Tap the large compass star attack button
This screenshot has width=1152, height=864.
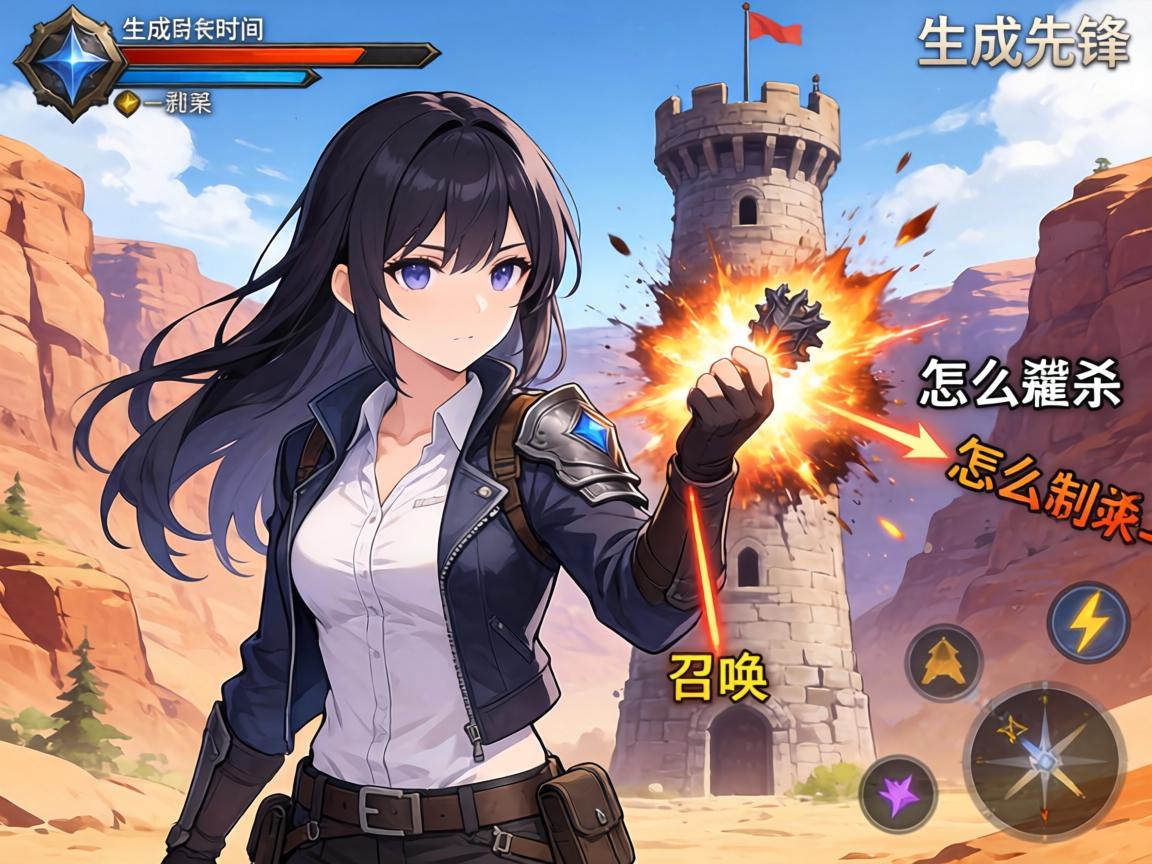pos(1044,759)
